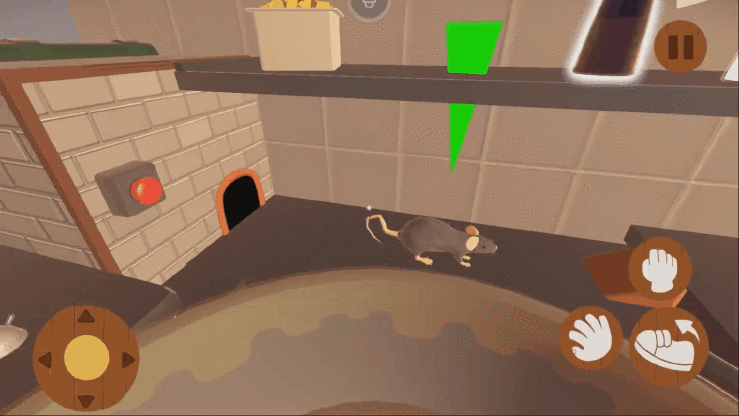Tap the open hand paw button
The height and width of the screenshot is (416, 739).
592,337
